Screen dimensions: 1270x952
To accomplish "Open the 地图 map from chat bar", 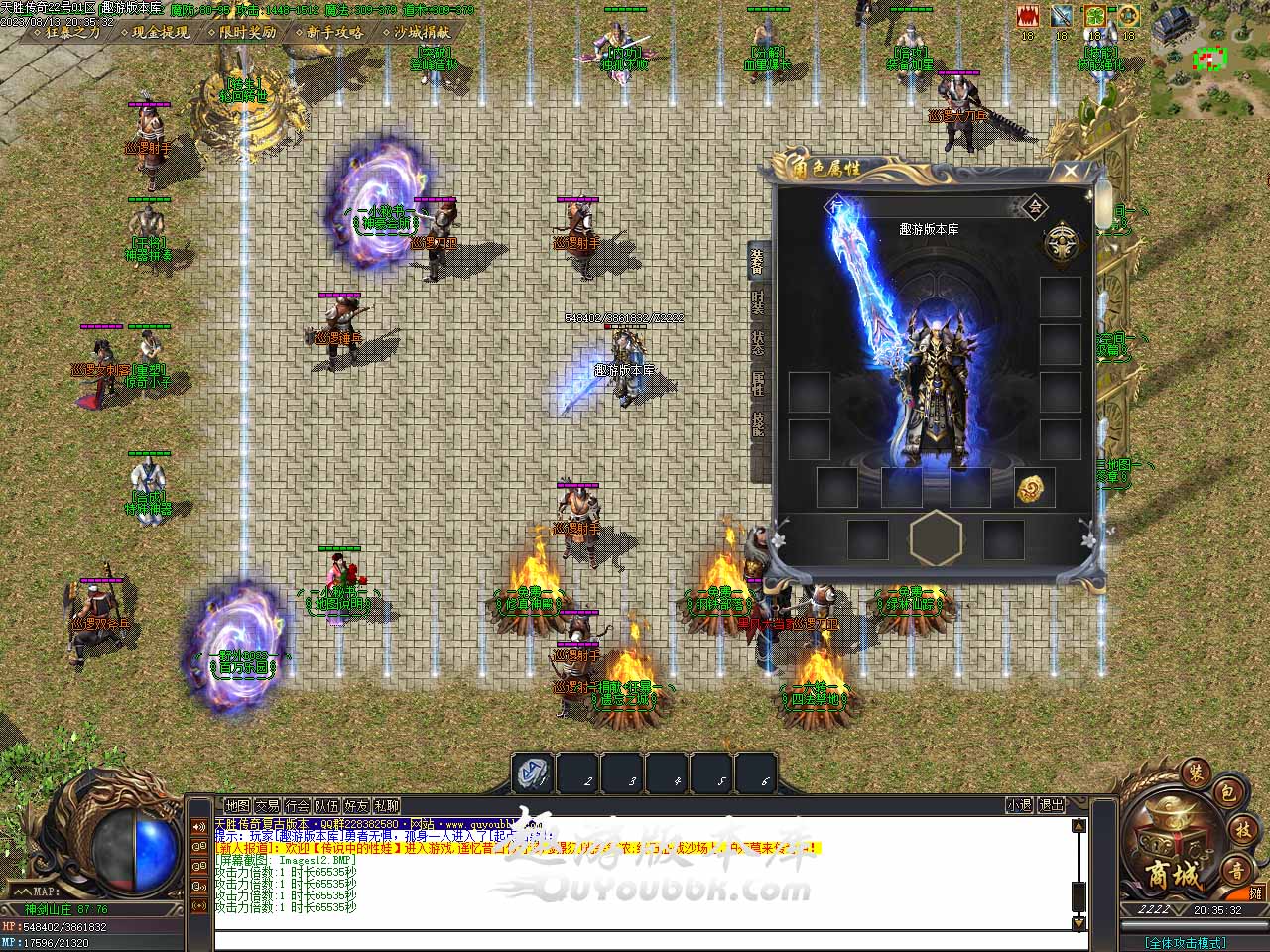I will click(237, 806).
